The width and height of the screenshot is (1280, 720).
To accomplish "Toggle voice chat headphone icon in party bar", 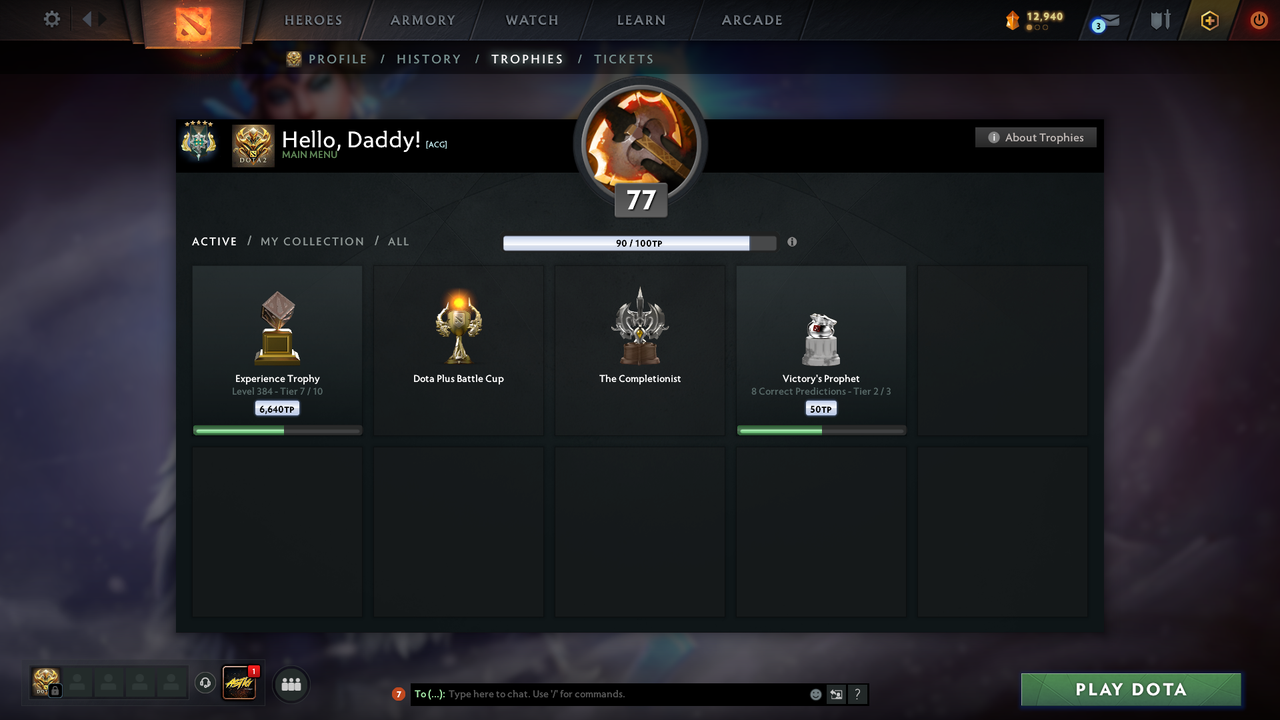I will (x=206, y=683).
